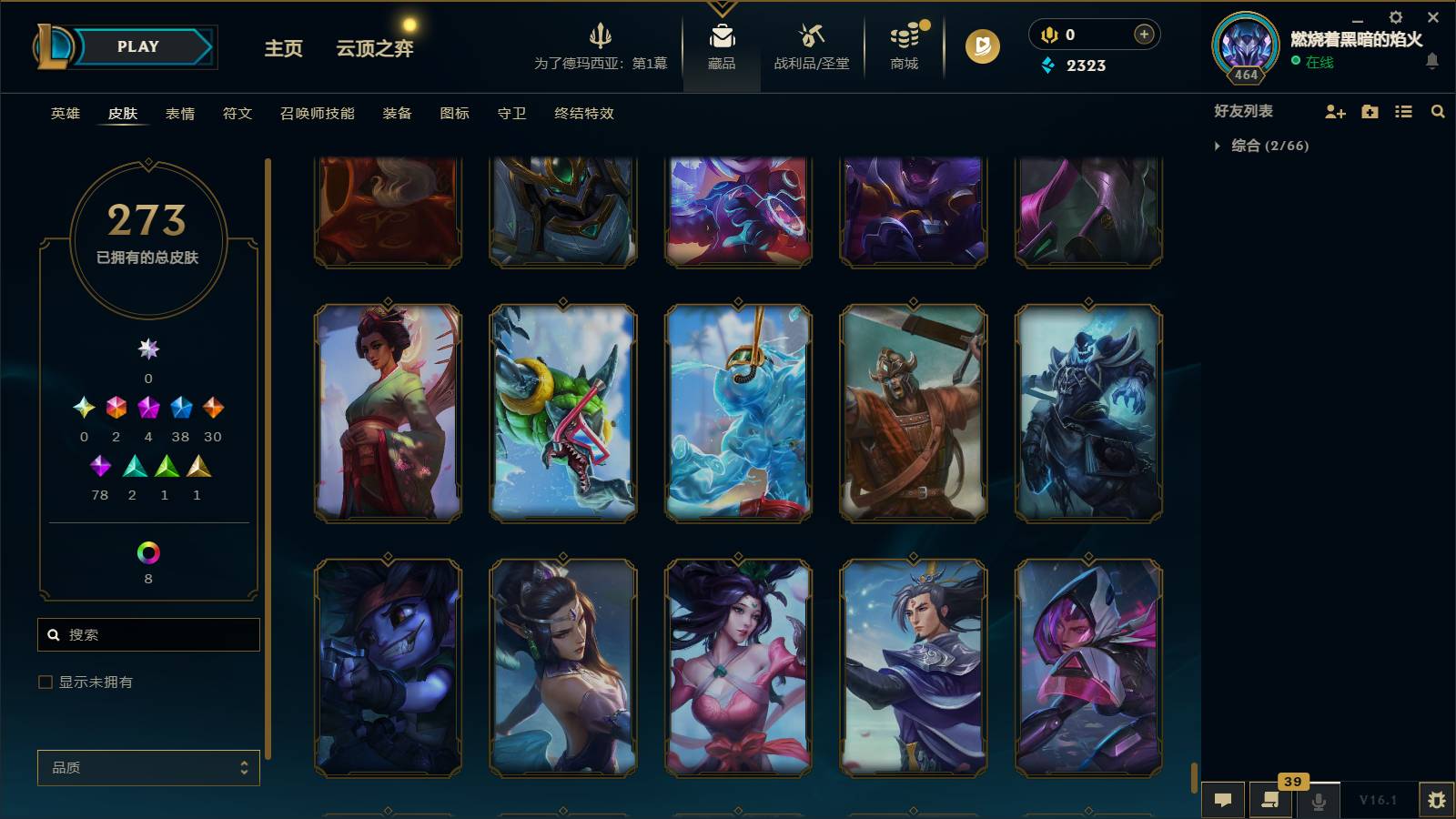Toggle the microphone button

click(1317, 800)
